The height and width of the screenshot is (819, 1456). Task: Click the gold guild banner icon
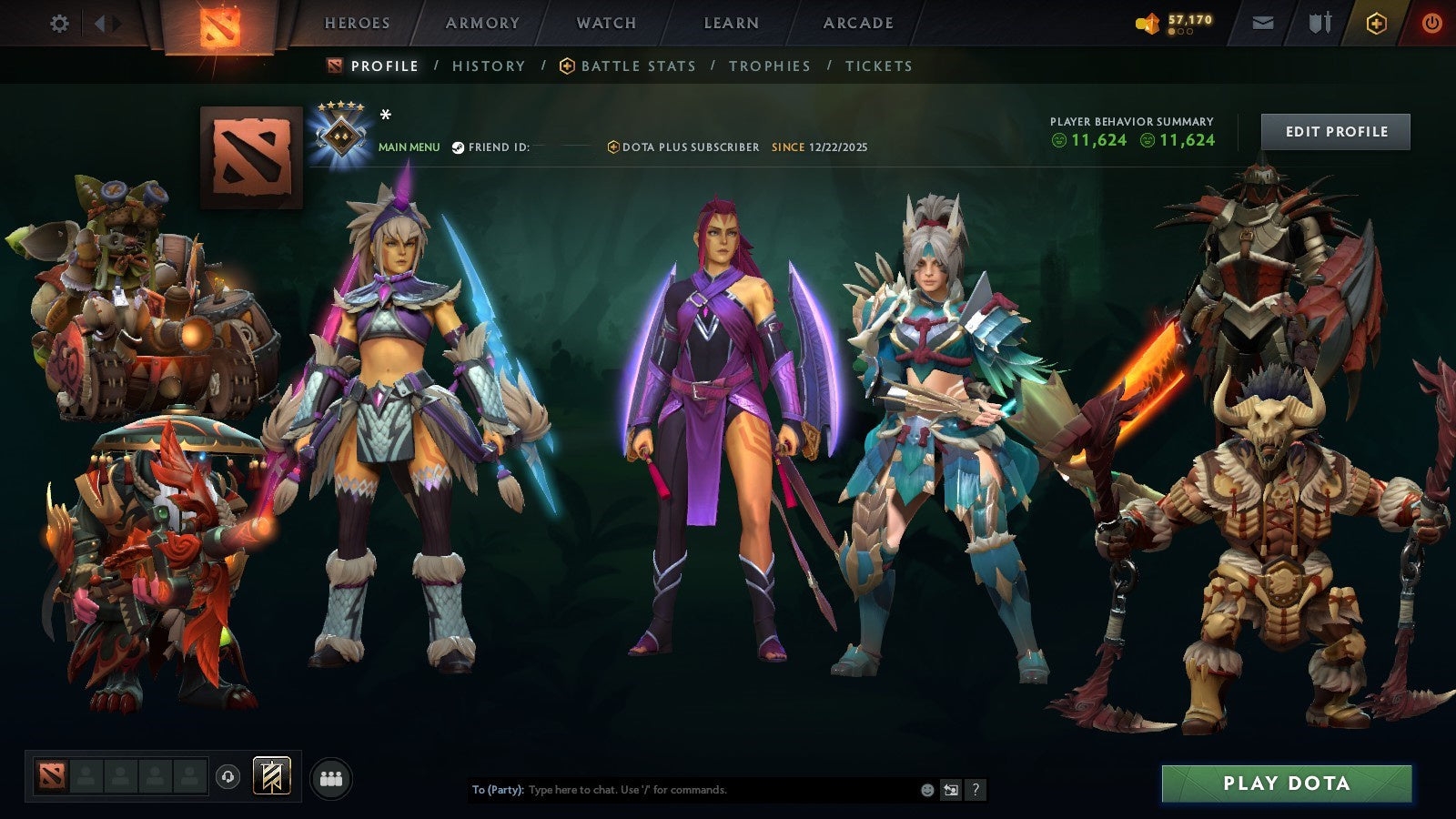270,775
